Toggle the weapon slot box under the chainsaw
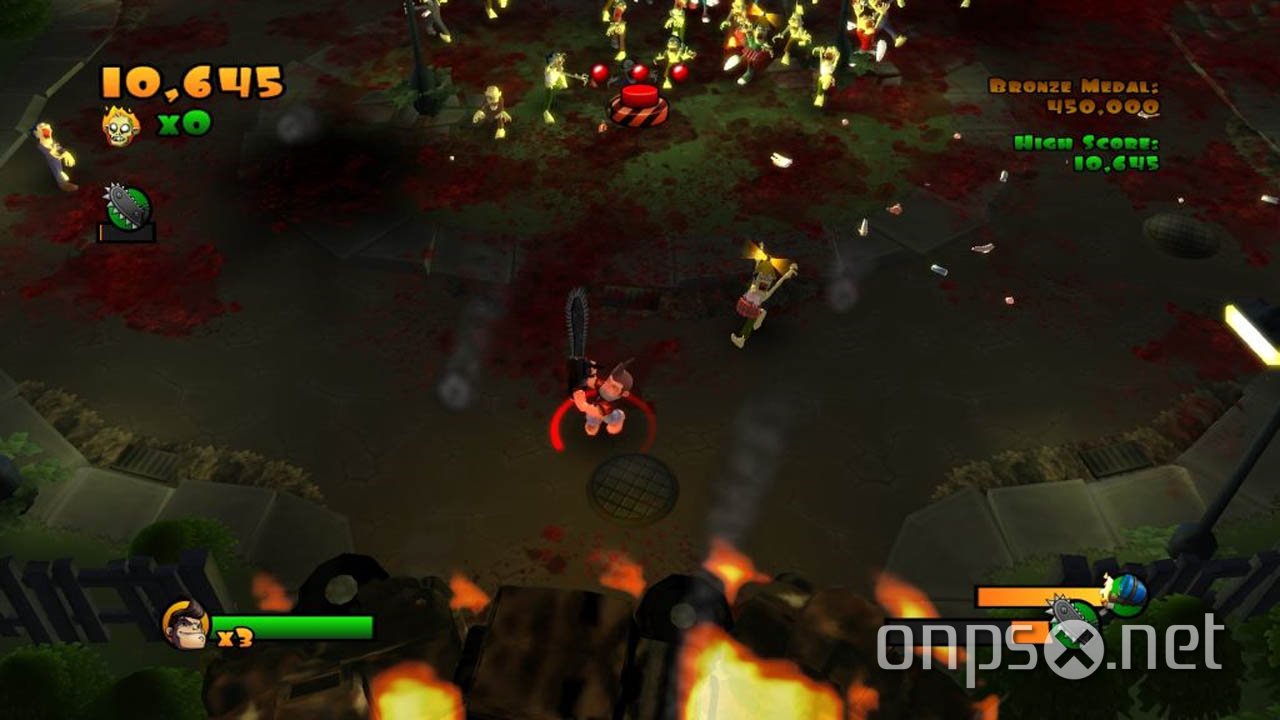 [126, 232]
